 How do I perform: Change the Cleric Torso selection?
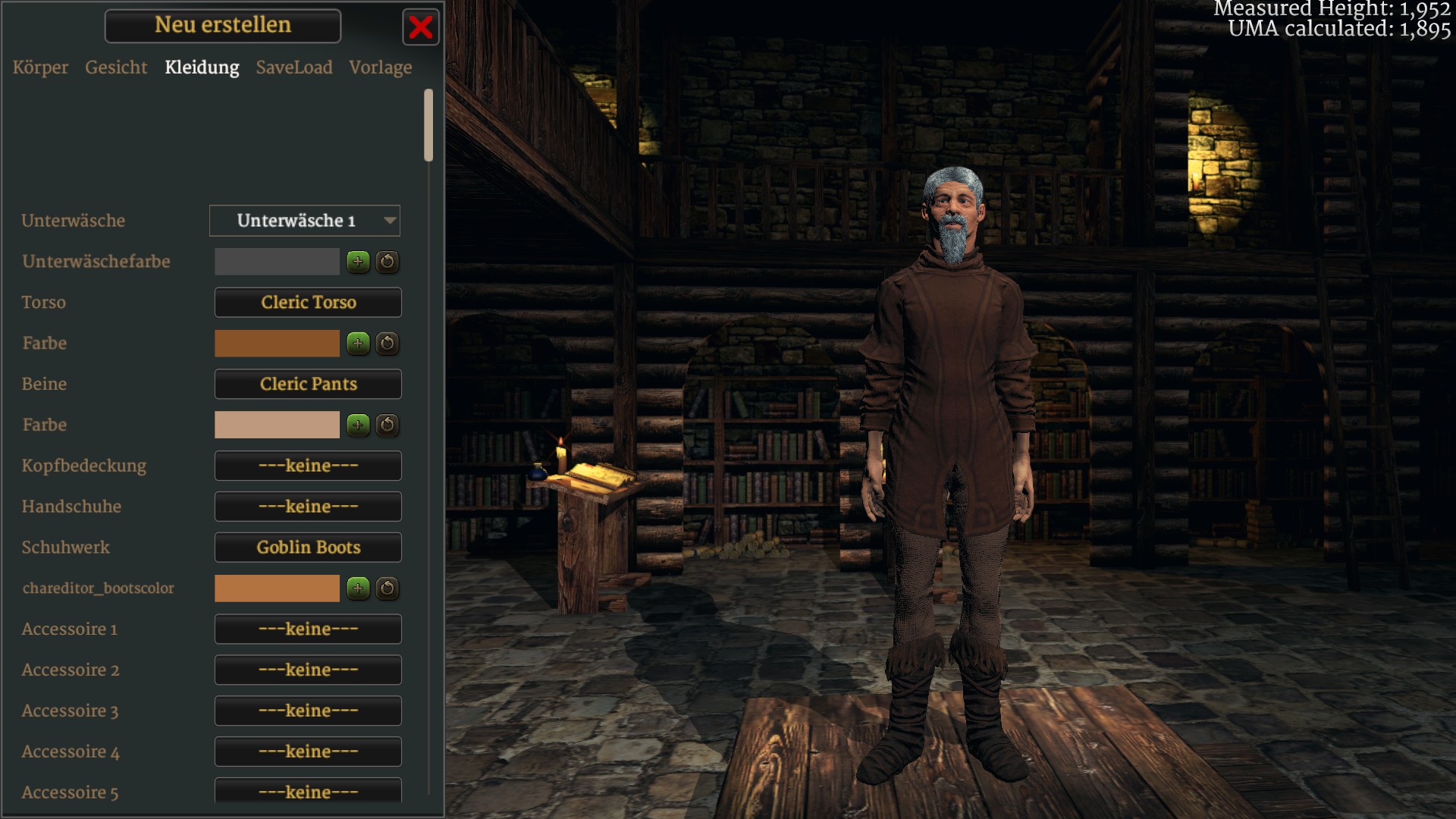point(308,303)
